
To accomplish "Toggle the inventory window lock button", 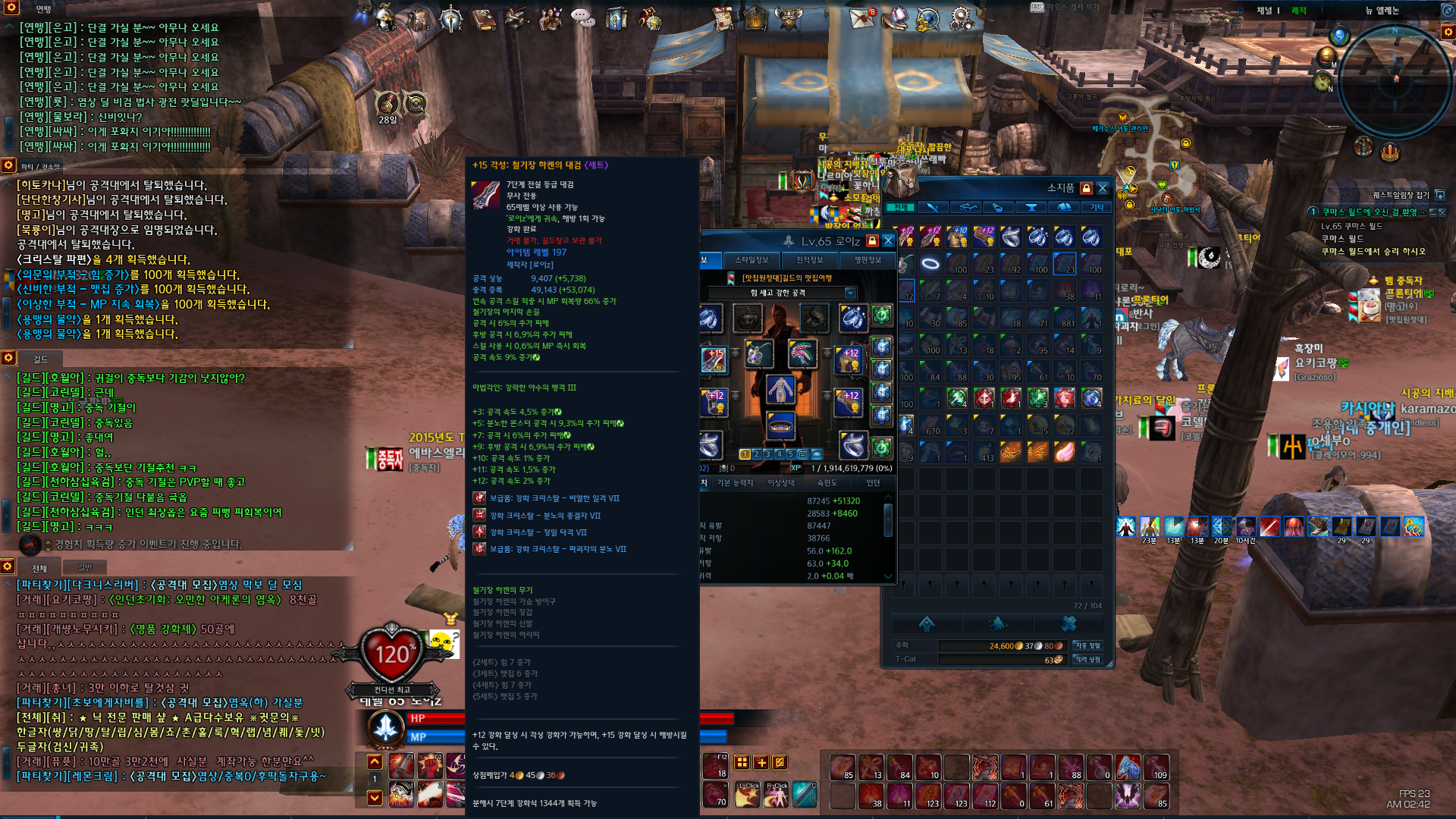I will [x=1086, y=188].
